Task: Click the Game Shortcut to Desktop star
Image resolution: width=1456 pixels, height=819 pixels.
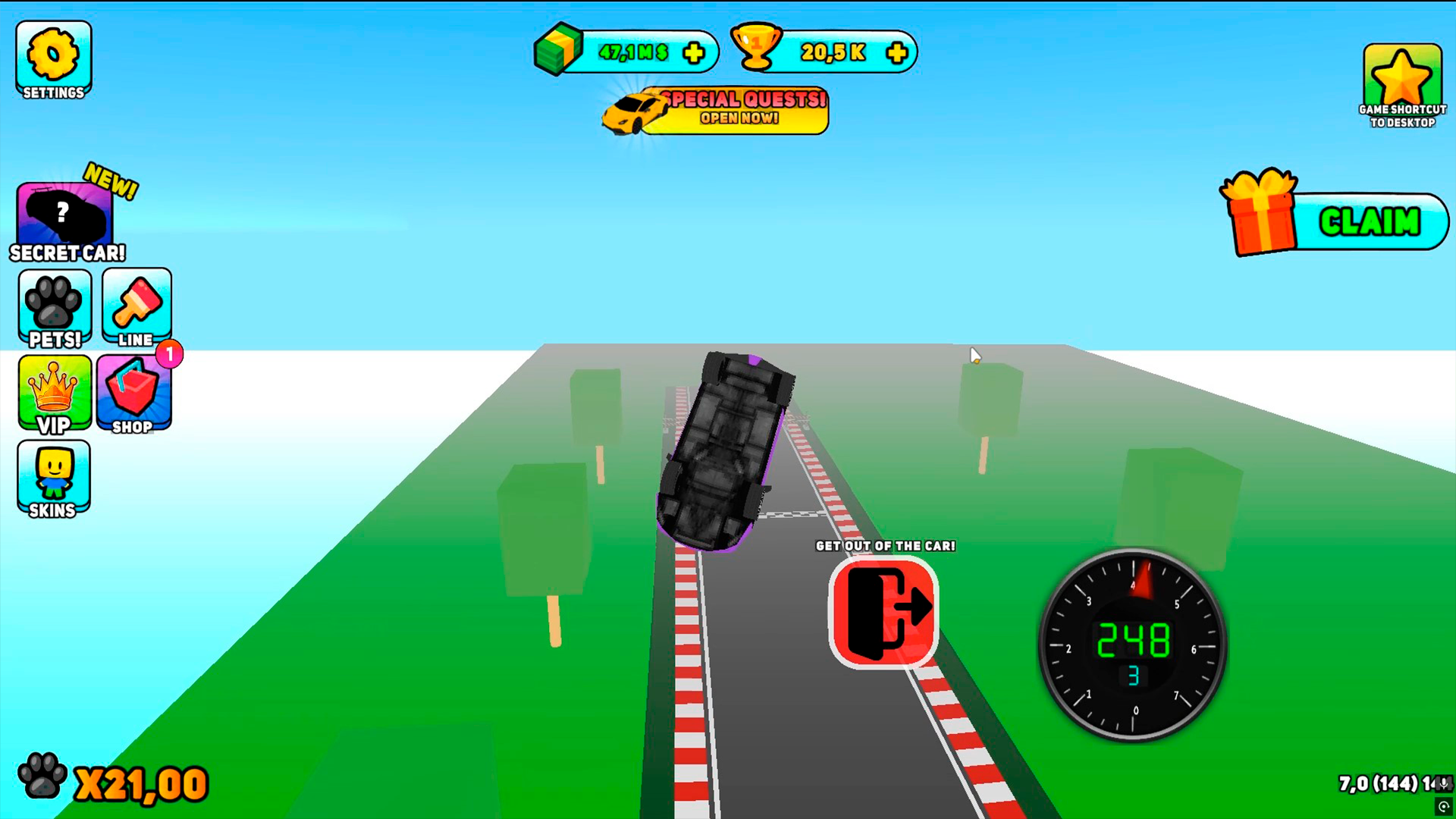Action: tap(1401, 76)
